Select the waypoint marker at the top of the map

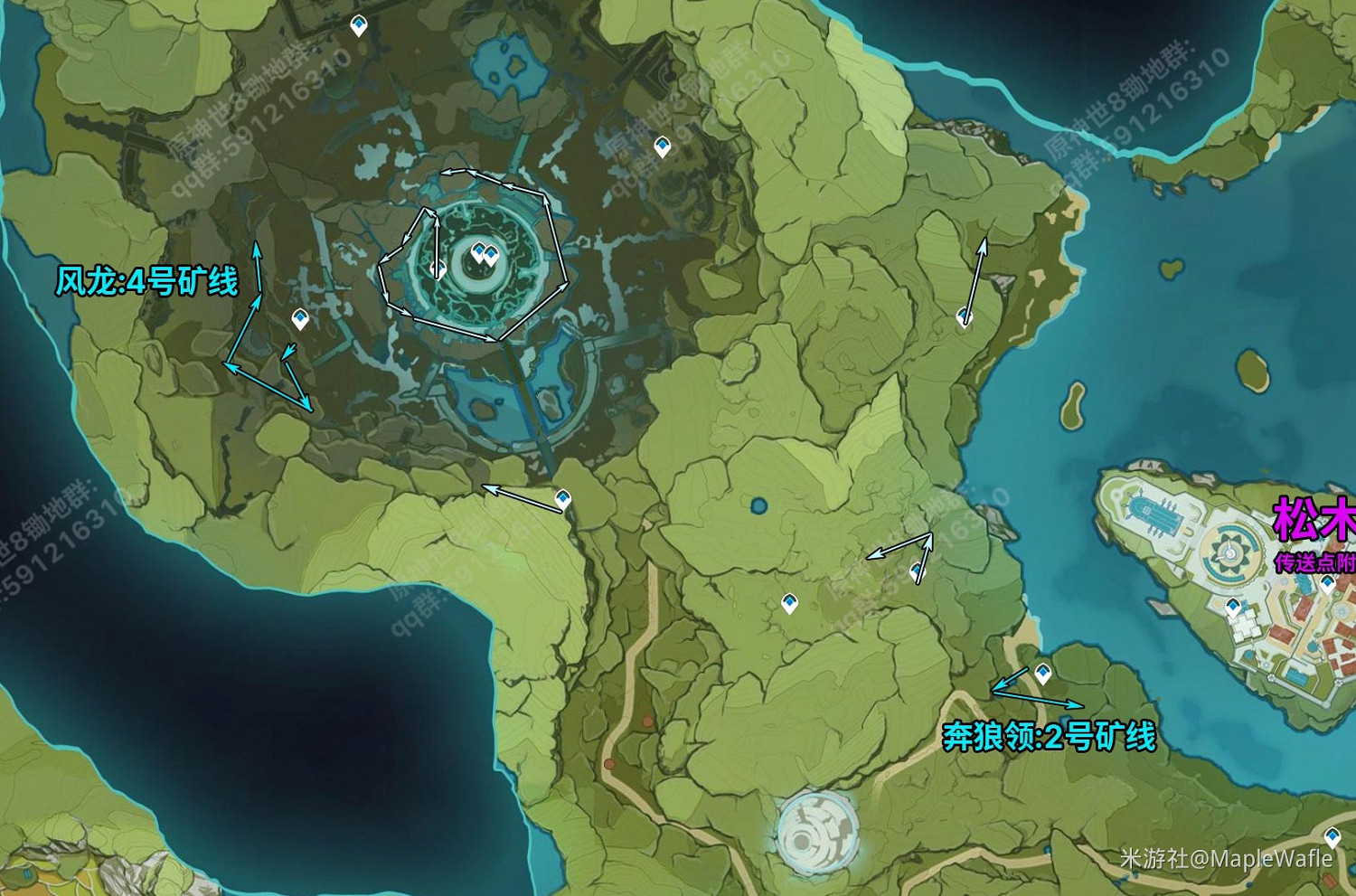click(x=359, y=26)
